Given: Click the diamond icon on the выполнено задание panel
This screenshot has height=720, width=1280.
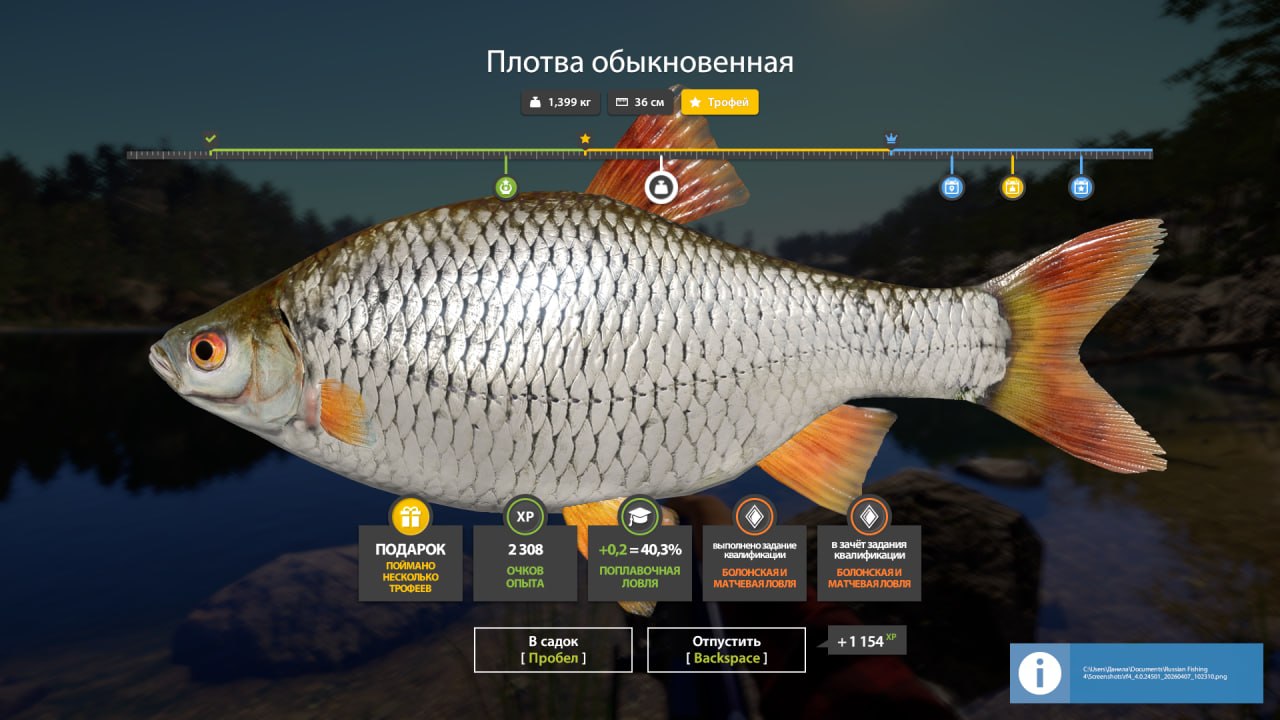Looking at the screenshot, I should (755, 517).
